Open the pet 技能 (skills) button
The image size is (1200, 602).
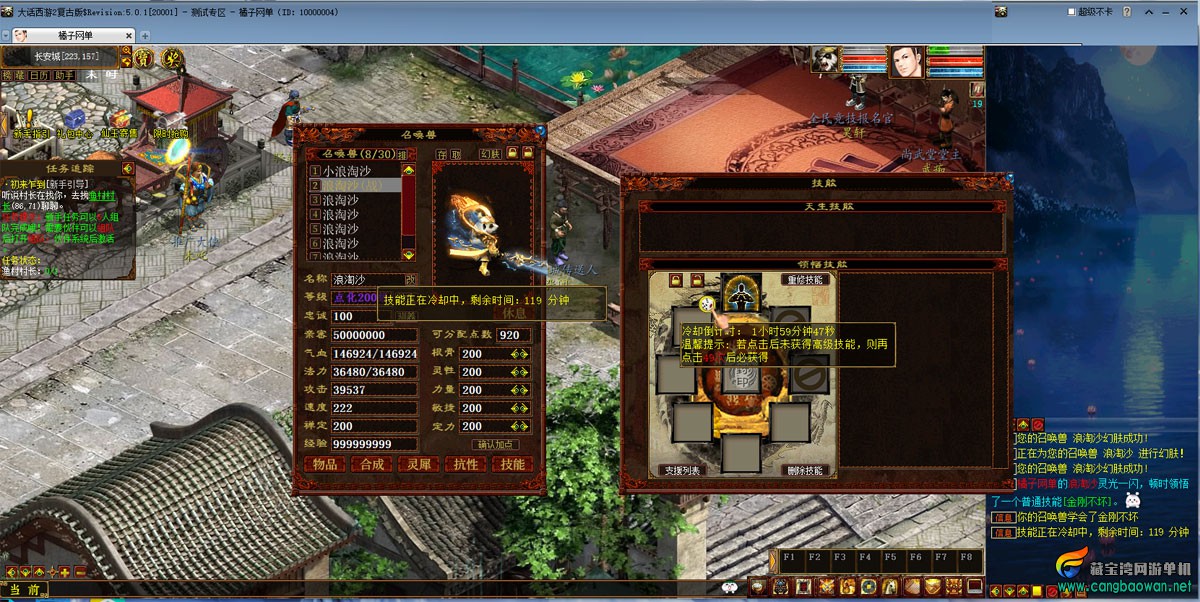(513, 464)
